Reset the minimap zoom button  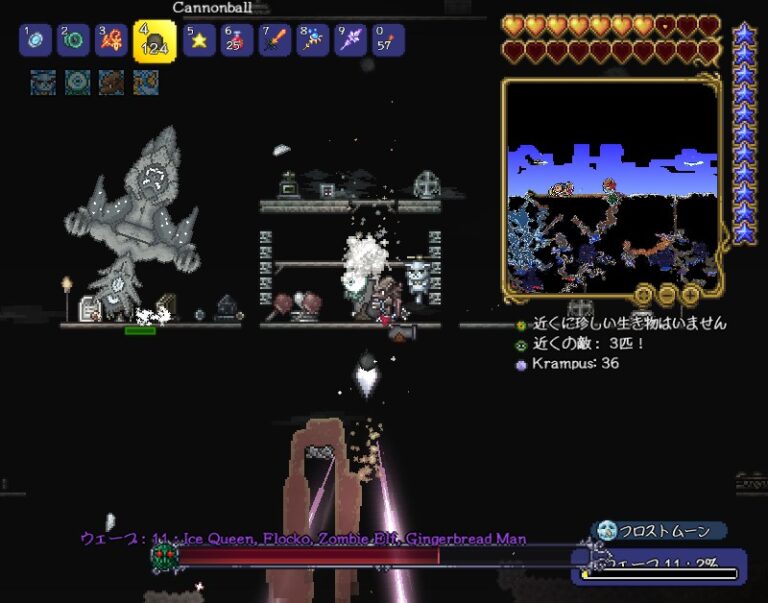pos(644,294)
